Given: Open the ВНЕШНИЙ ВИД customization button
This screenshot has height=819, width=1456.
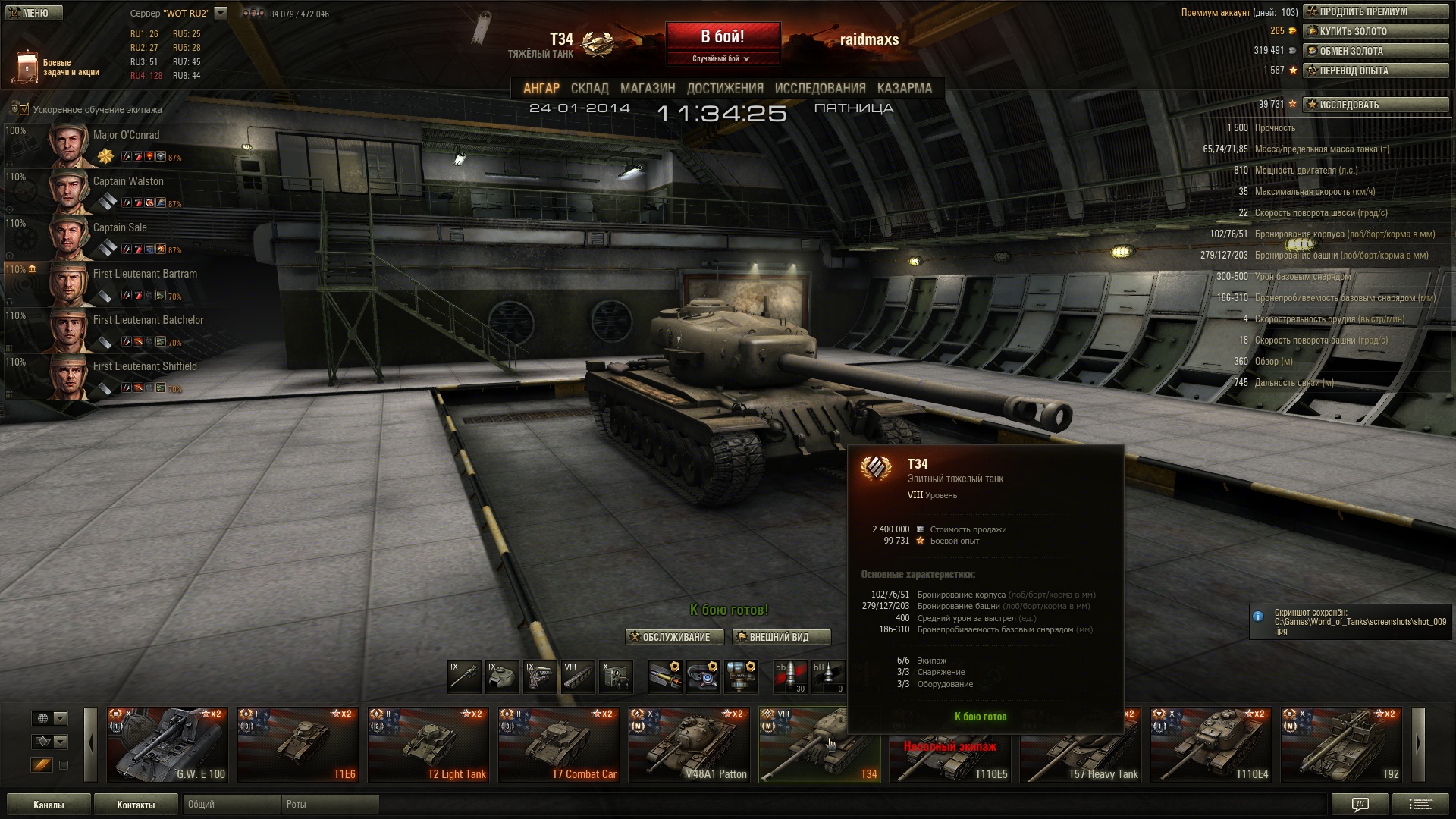Looking at the screenshot, I should (x=780, y=637).
